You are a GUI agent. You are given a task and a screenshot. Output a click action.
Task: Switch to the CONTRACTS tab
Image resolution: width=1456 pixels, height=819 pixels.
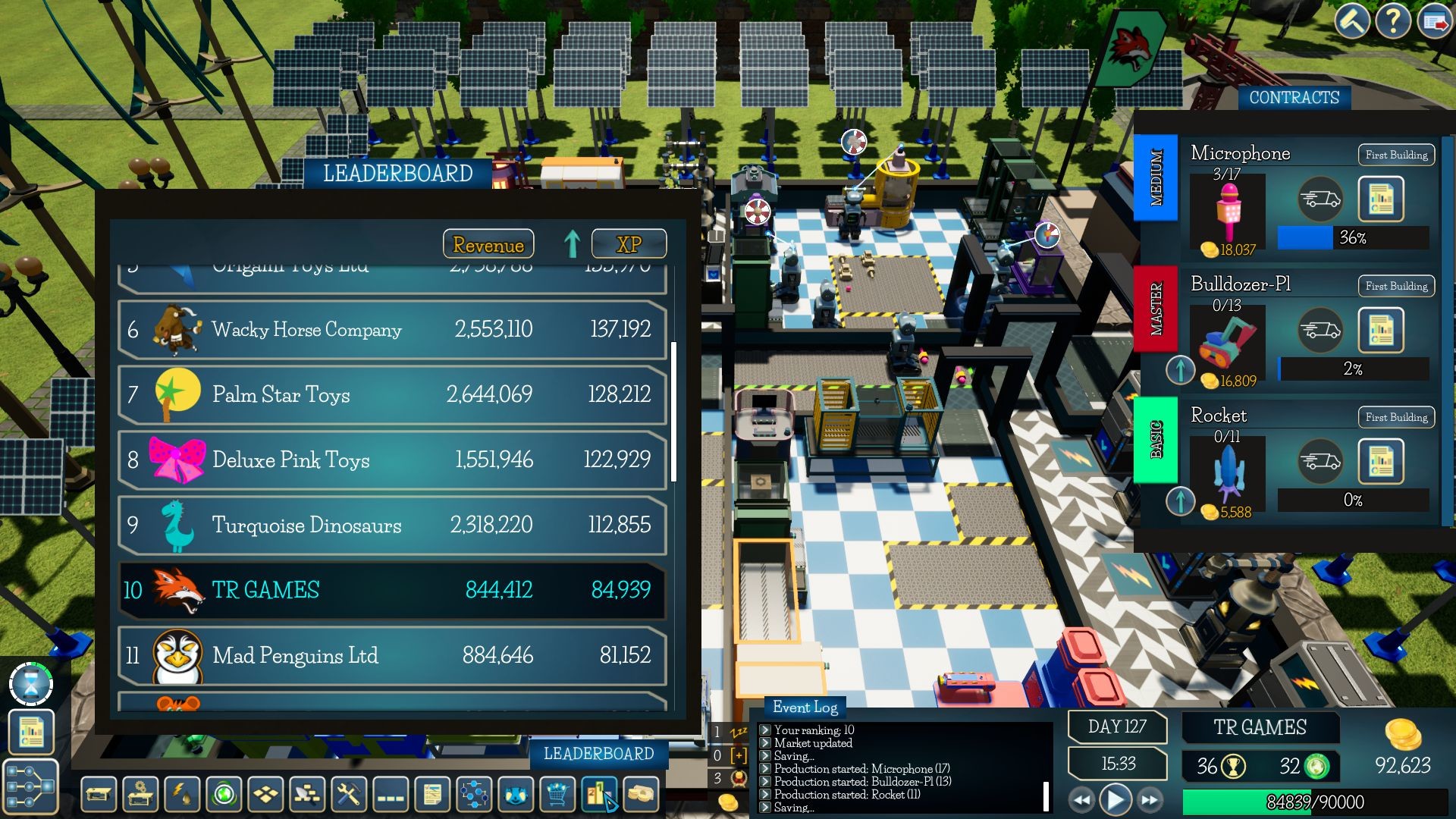pyautogui.click(x=1294, y=97)
